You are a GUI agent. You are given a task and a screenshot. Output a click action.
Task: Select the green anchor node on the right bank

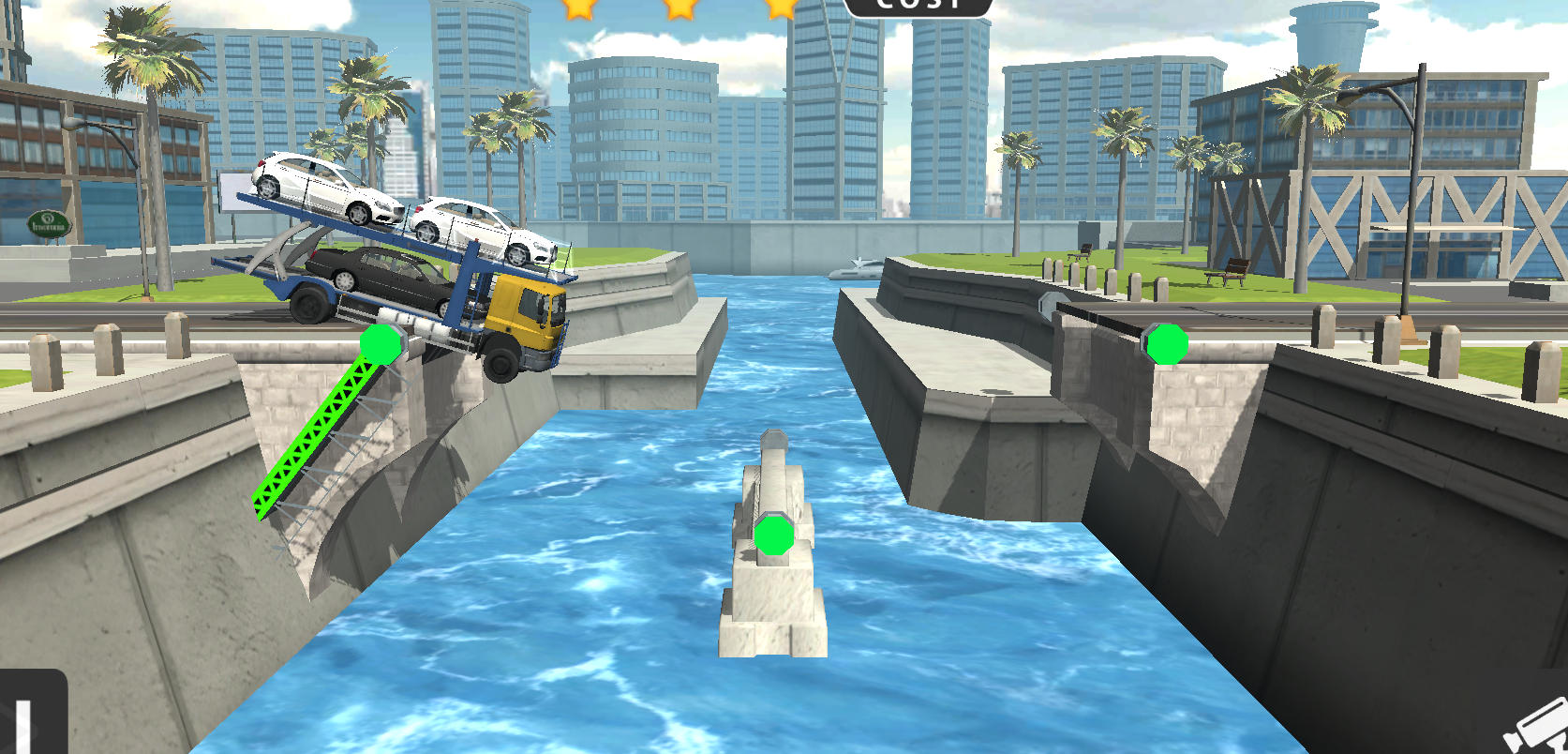tap(1167, 344)
